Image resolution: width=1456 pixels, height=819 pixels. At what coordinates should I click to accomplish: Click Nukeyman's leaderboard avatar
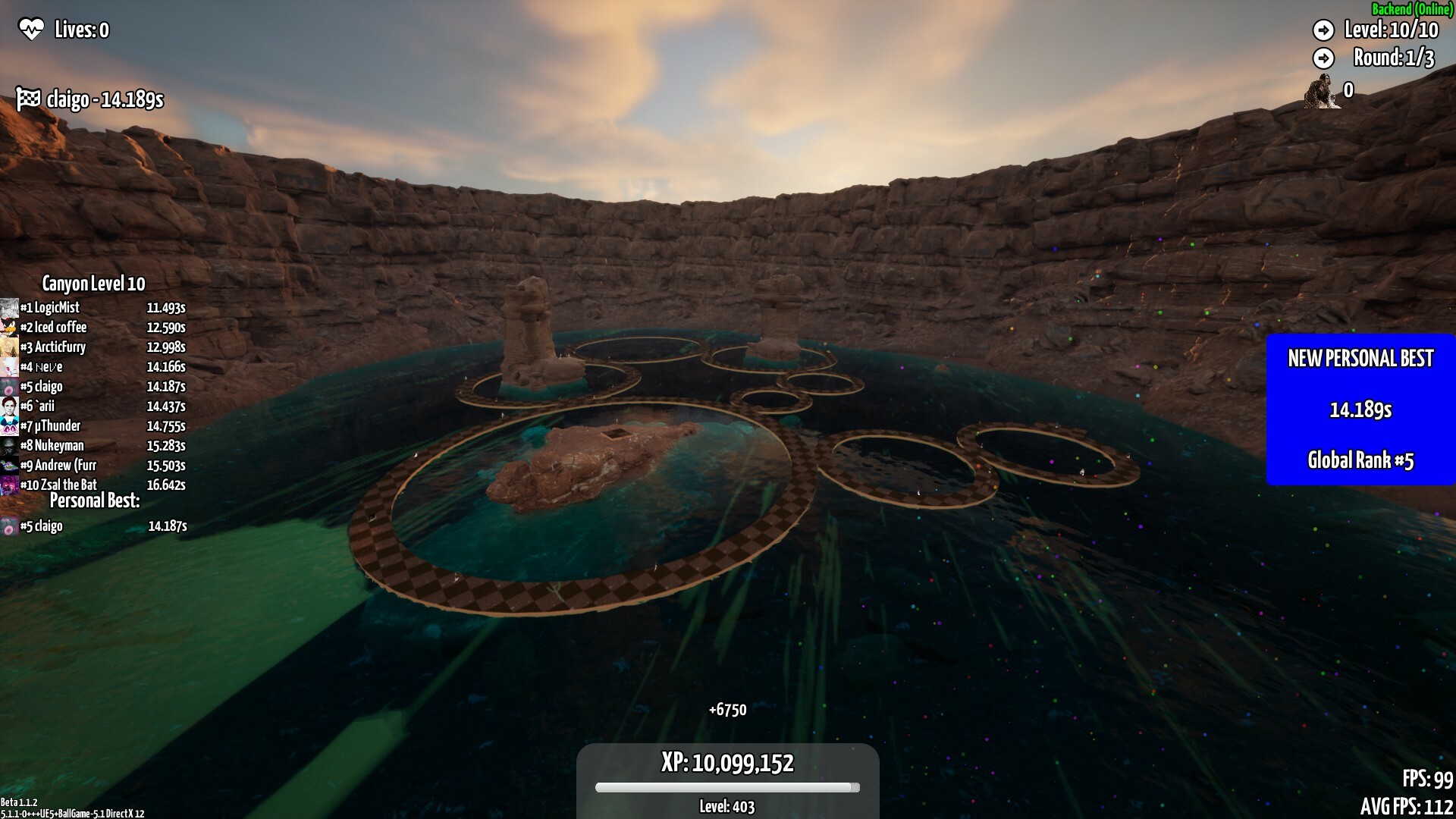click(x=9, y=446)
